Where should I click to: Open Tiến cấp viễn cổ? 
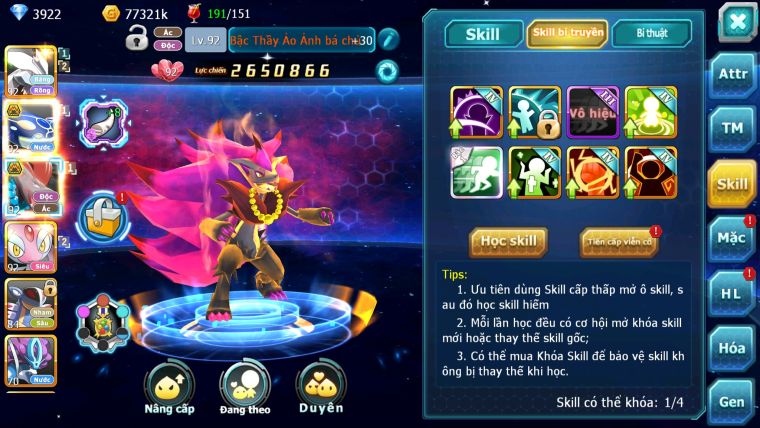coord(619,242)
